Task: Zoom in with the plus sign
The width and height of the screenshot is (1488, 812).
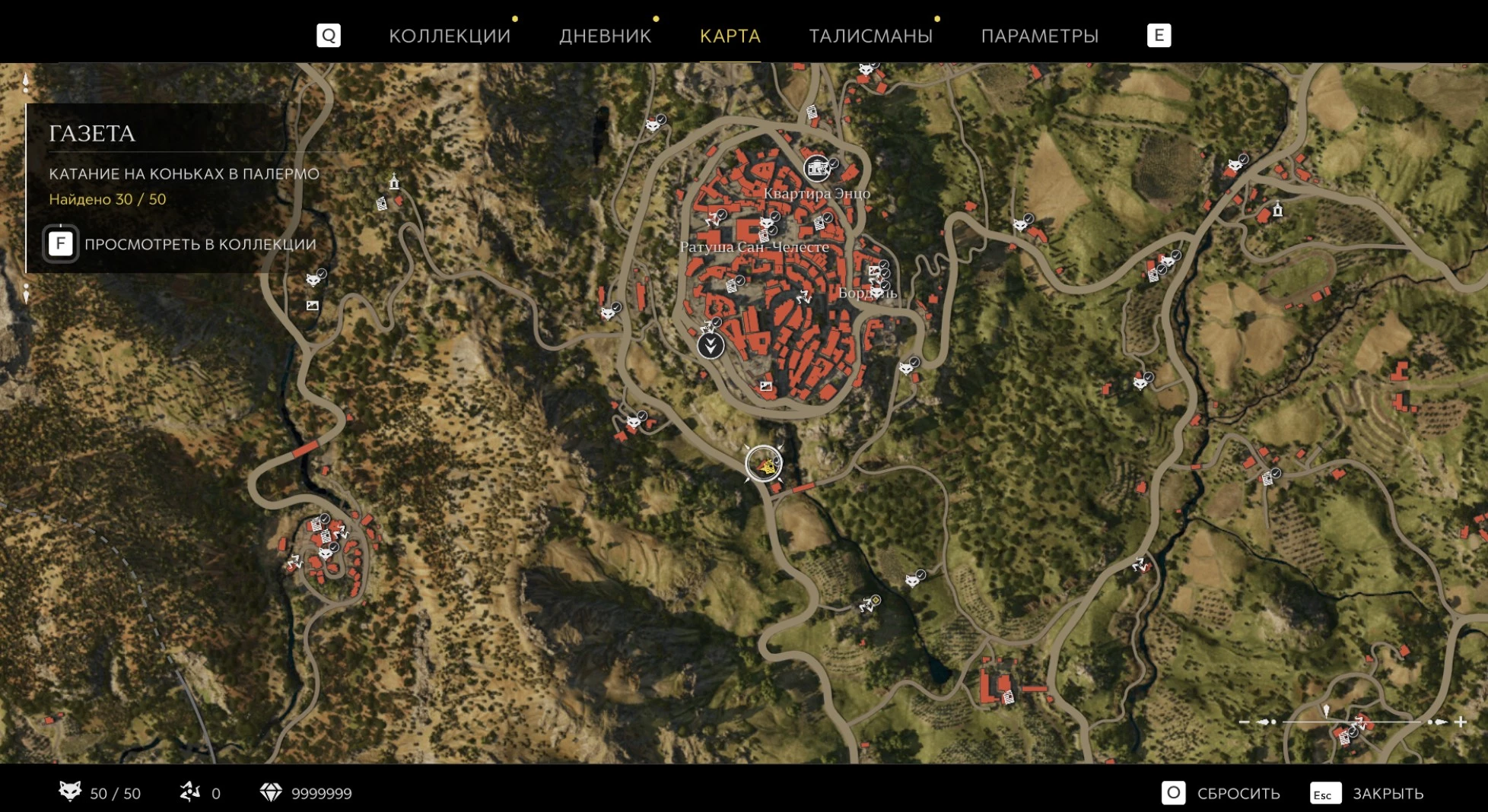Action: (x=1461, y=722)
